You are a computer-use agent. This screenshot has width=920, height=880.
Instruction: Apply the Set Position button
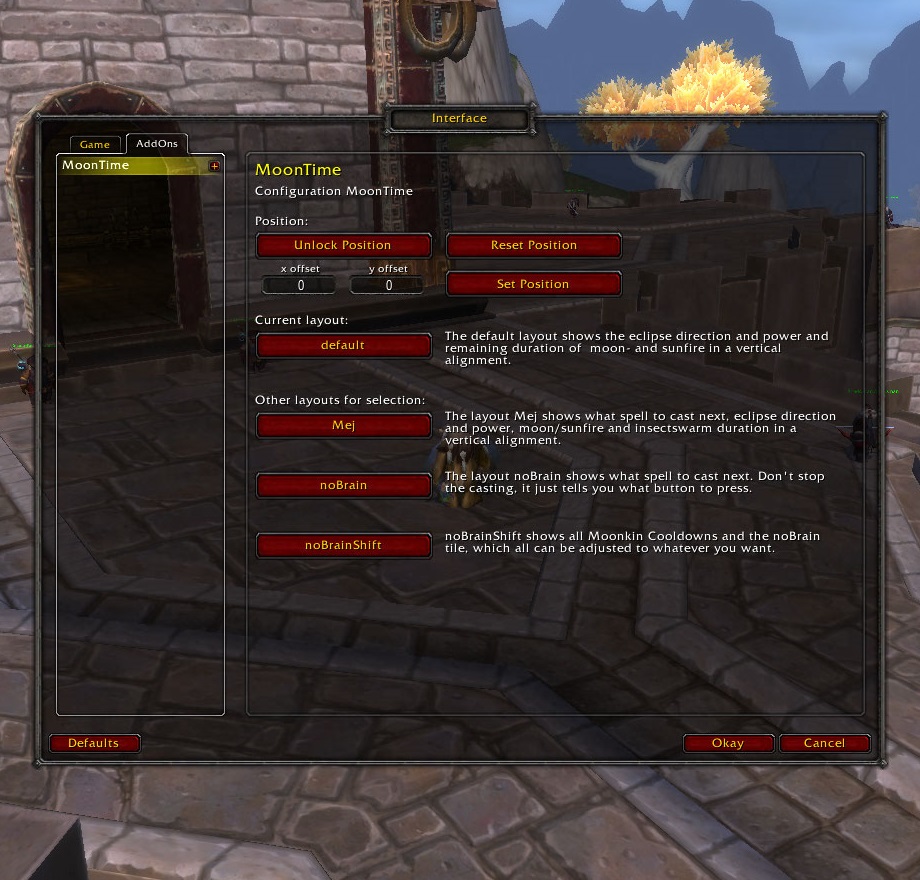pos(533,284)
